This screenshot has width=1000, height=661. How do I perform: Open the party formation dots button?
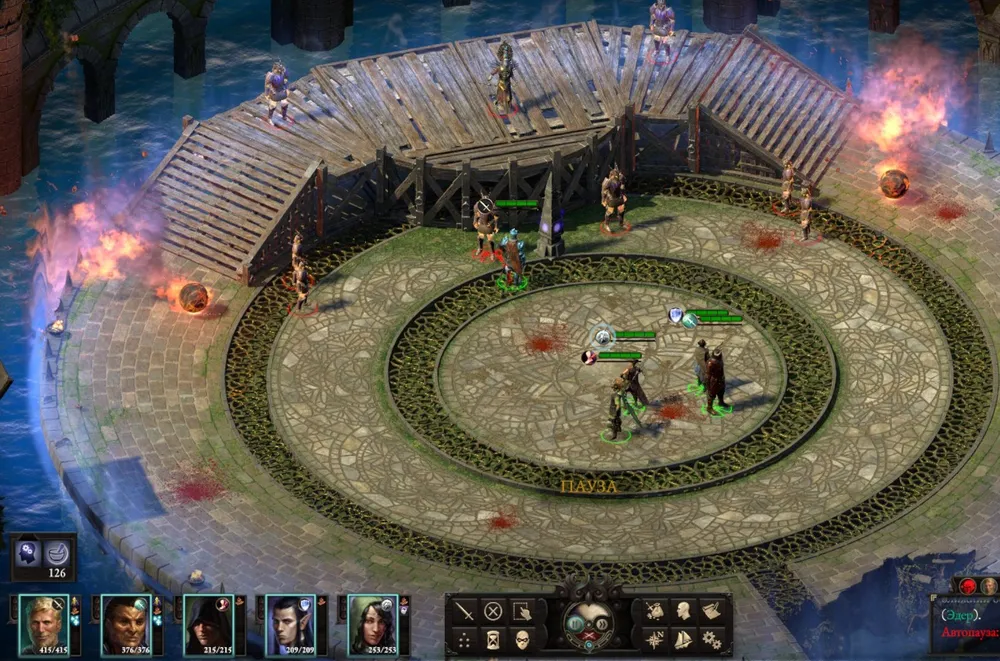click(464, 640)
